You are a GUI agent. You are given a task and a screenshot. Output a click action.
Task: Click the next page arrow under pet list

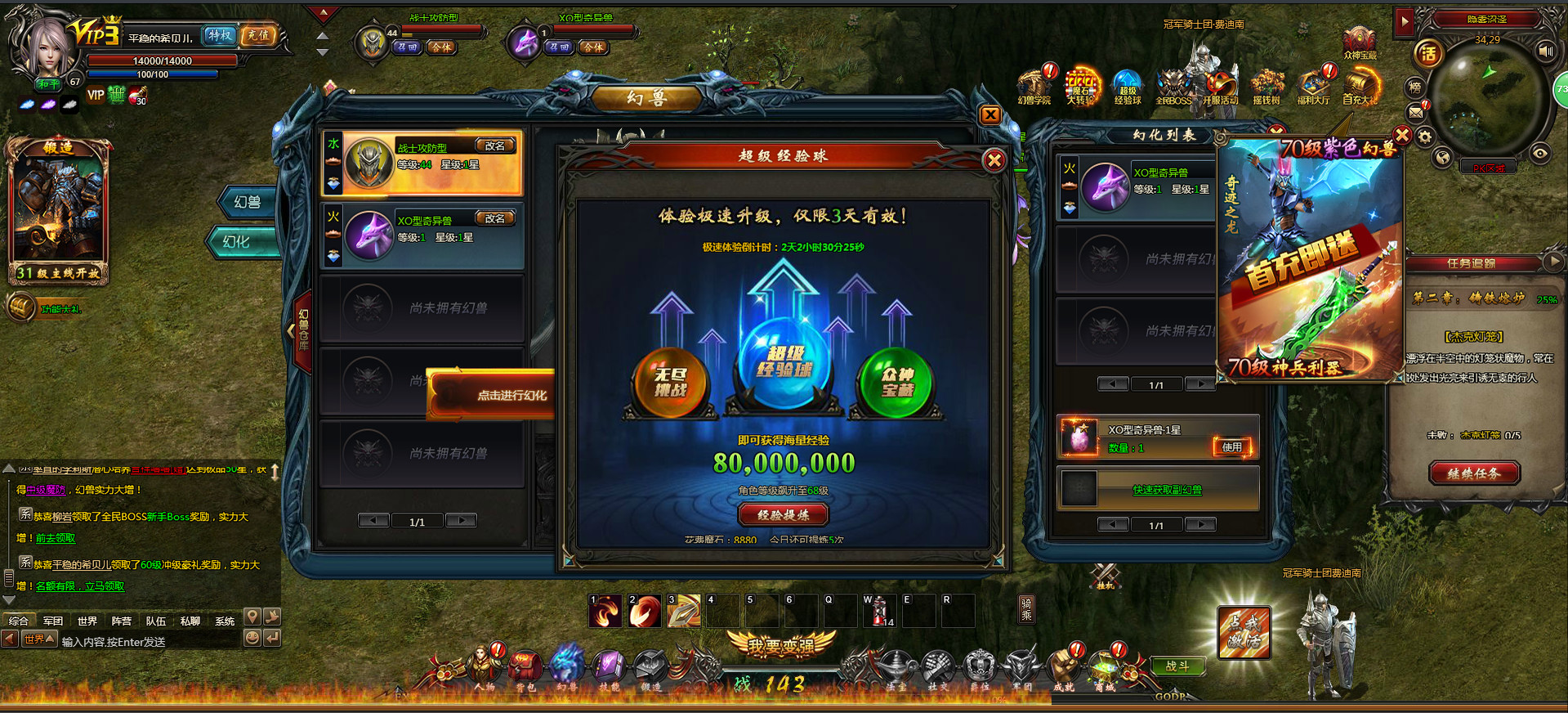click(x=460, y=519)
